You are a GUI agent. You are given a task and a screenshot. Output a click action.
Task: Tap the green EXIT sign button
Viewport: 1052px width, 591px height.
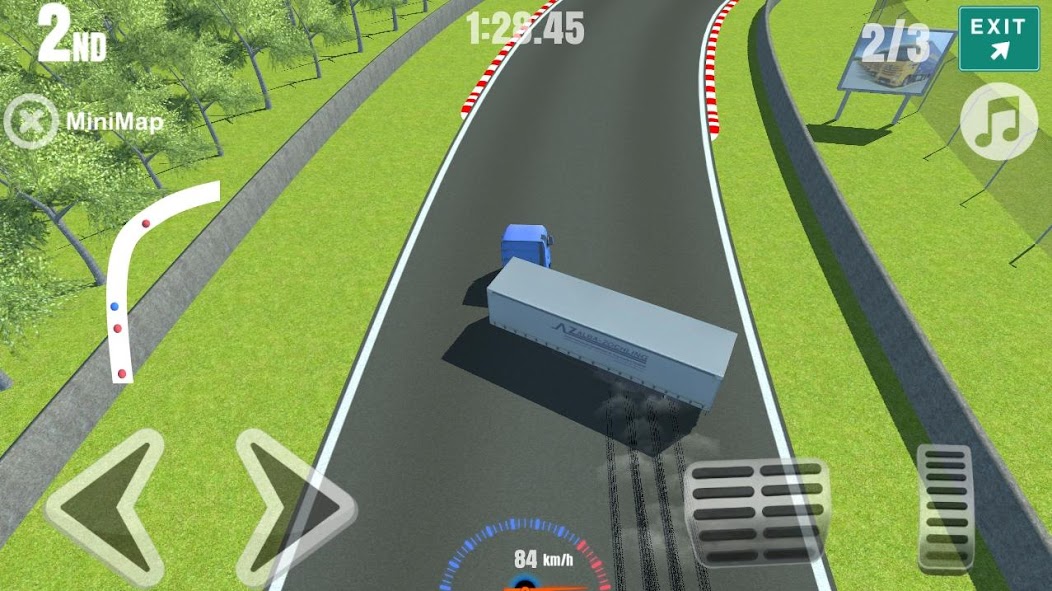pyautogui.click(x=998, y=38)
